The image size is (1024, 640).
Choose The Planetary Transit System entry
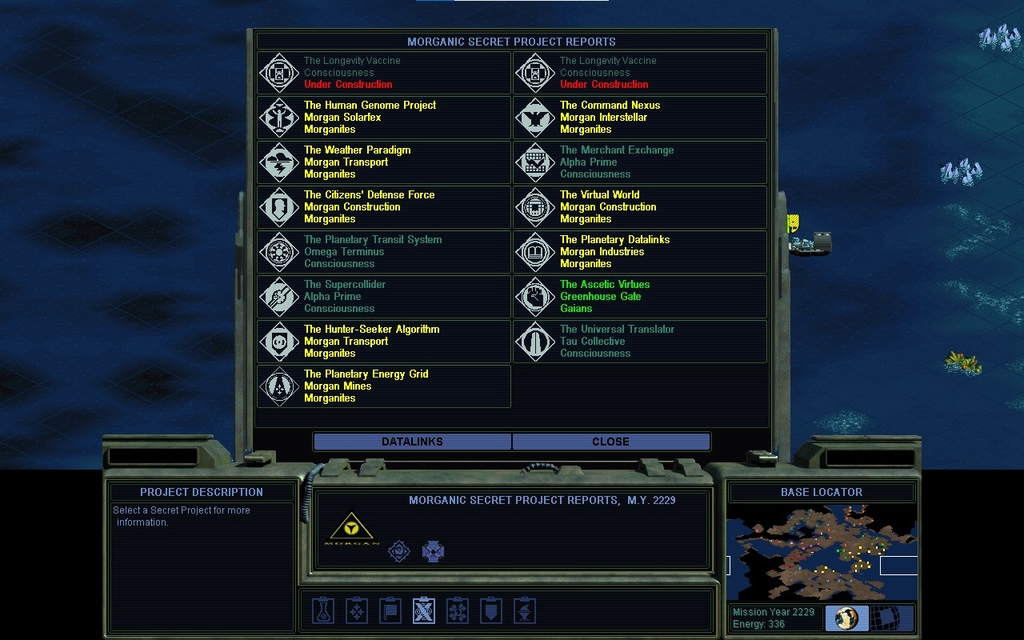coord(384,252)
